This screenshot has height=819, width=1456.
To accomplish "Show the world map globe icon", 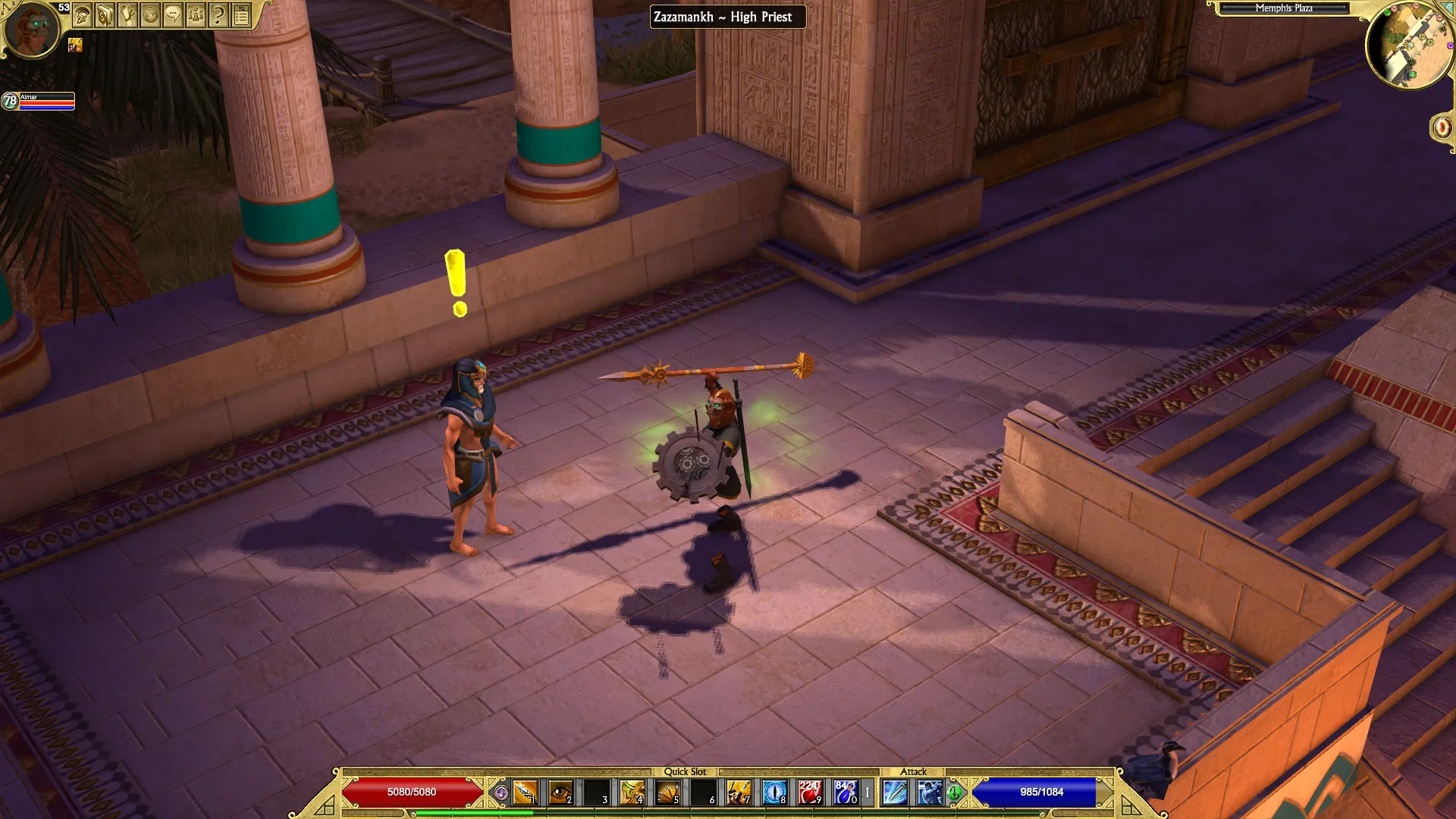I will (x=150, y=15).
